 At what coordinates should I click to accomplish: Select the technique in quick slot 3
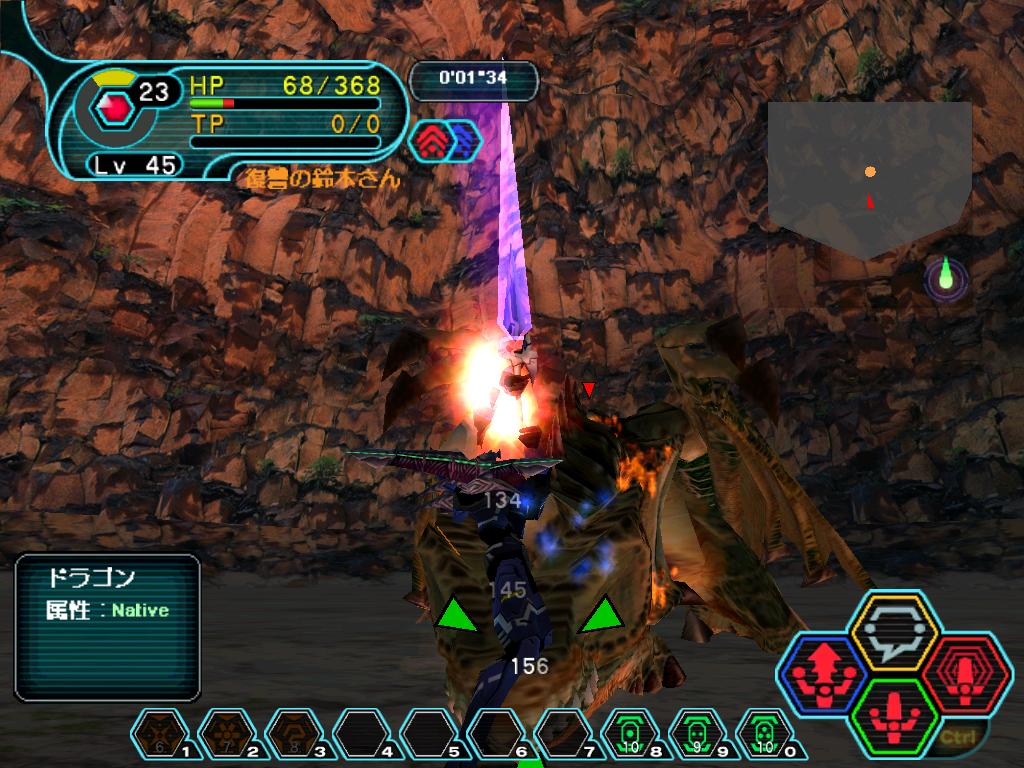click(x=293, y=737)
